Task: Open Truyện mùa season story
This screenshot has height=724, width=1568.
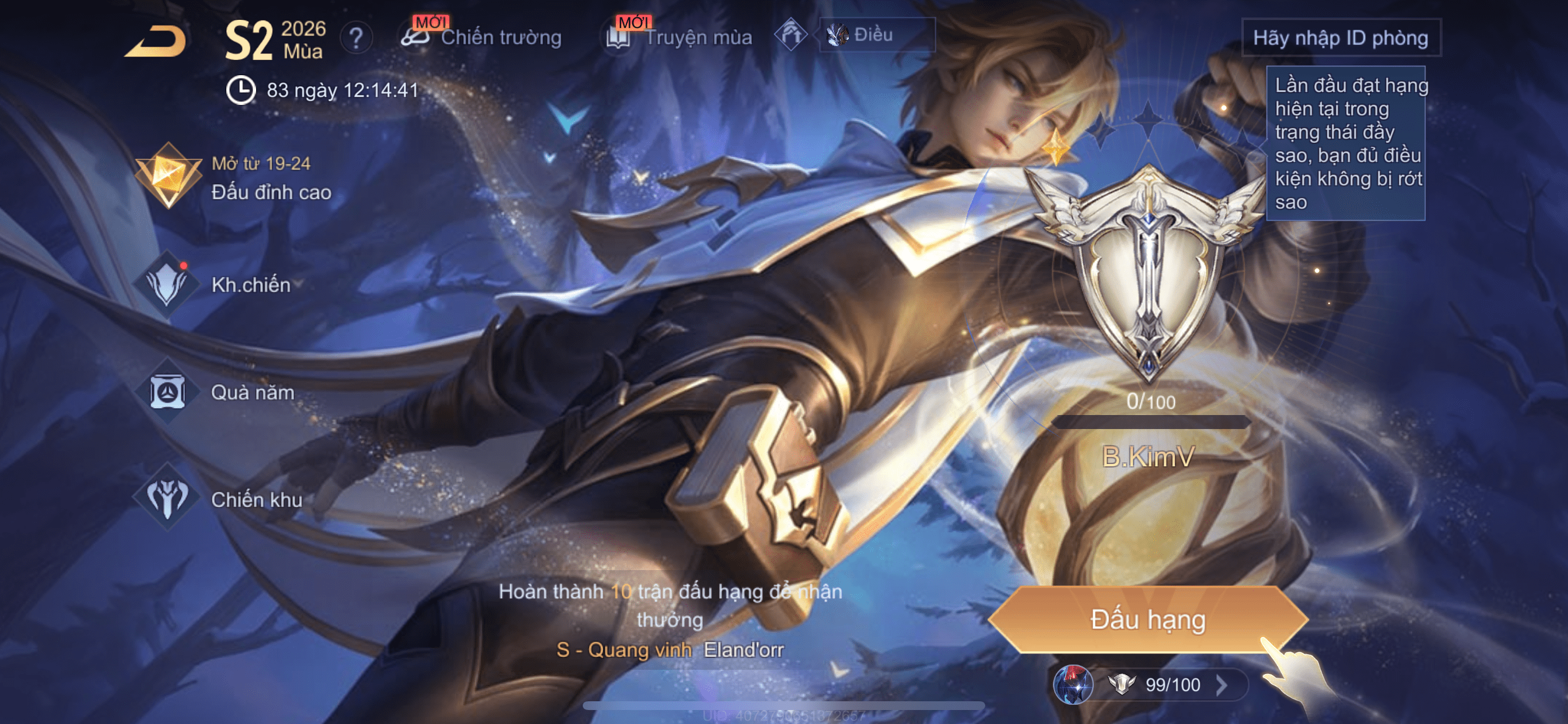Action: click(x=680, y=37)
